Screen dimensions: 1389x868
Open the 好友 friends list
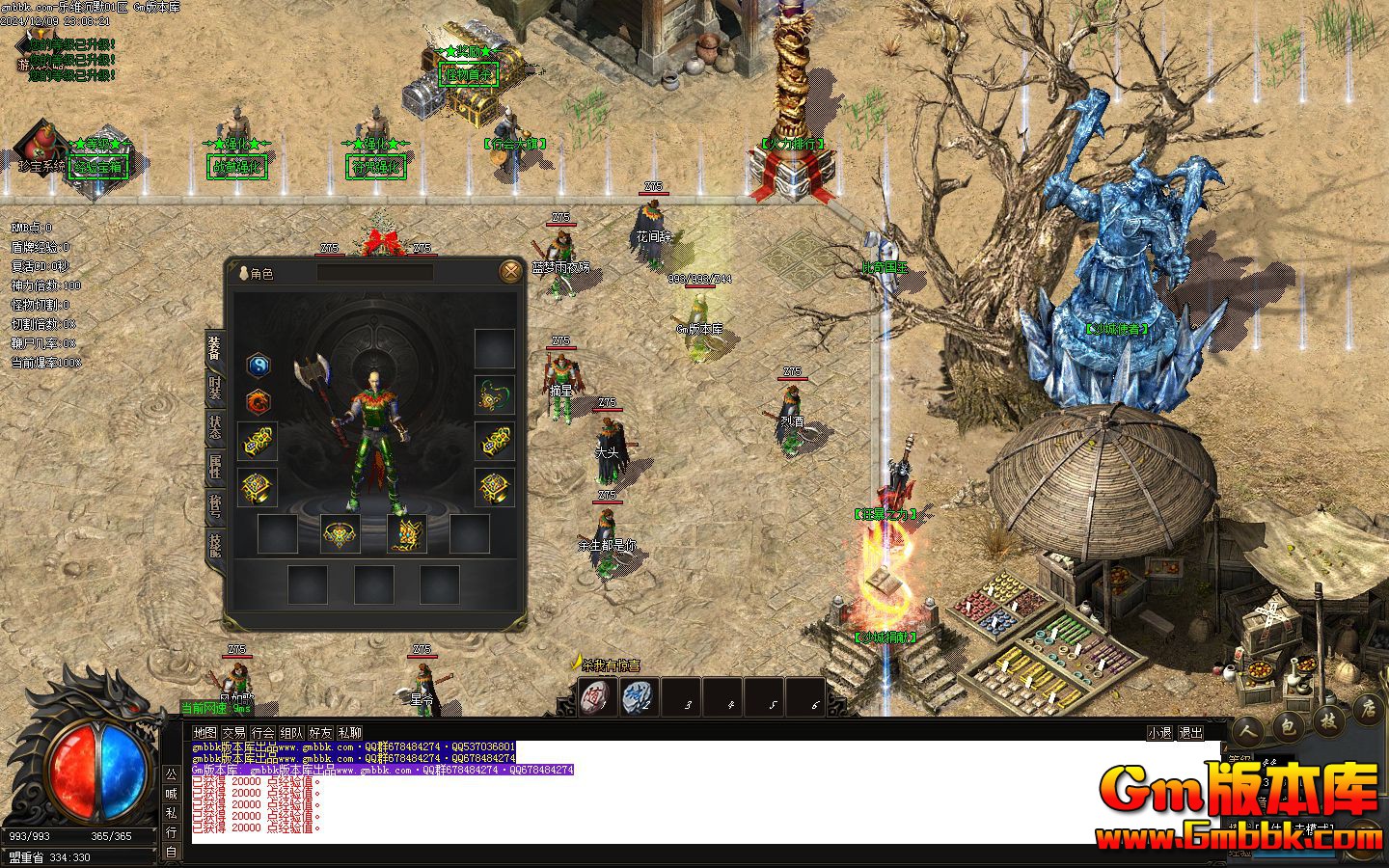(x=320, y=733)
